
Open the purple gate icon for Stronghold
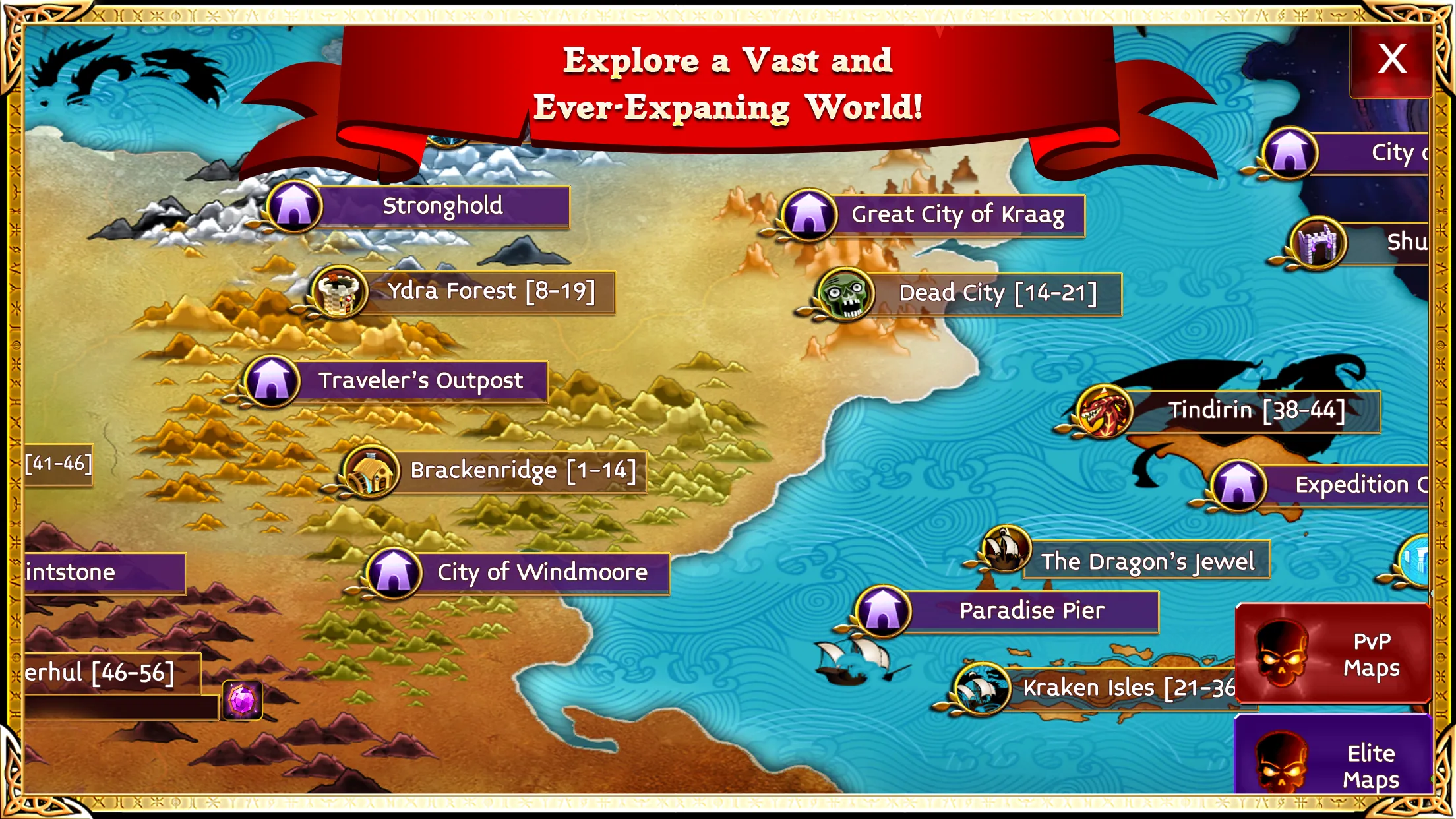pos(296,205)
